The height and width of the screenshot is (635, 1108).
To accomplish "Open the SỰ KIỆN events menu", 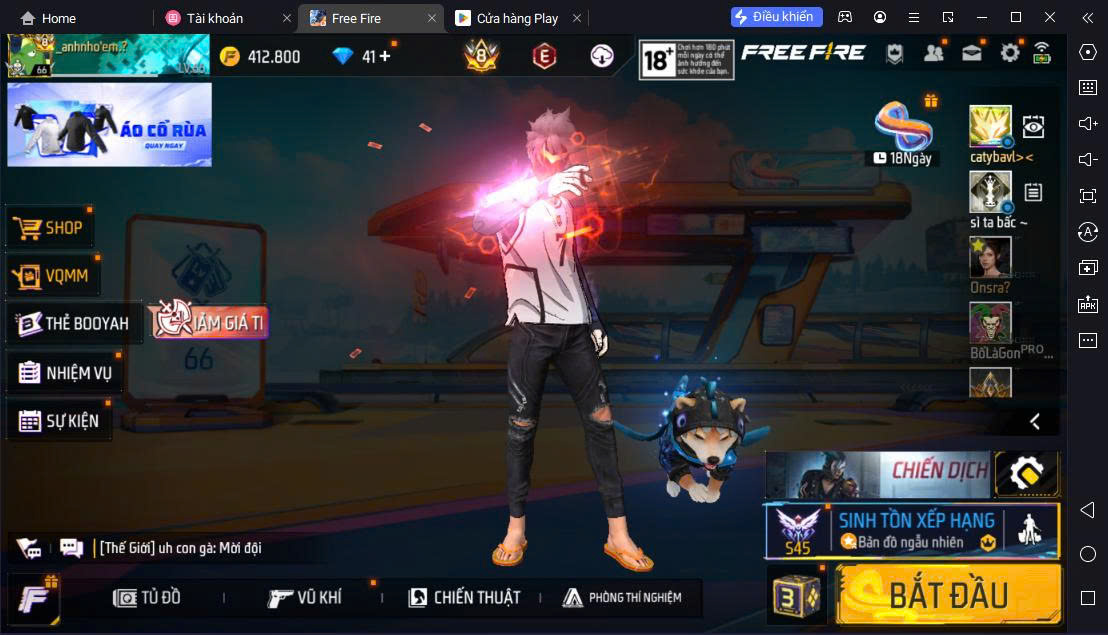I will [x=59, y=421].
